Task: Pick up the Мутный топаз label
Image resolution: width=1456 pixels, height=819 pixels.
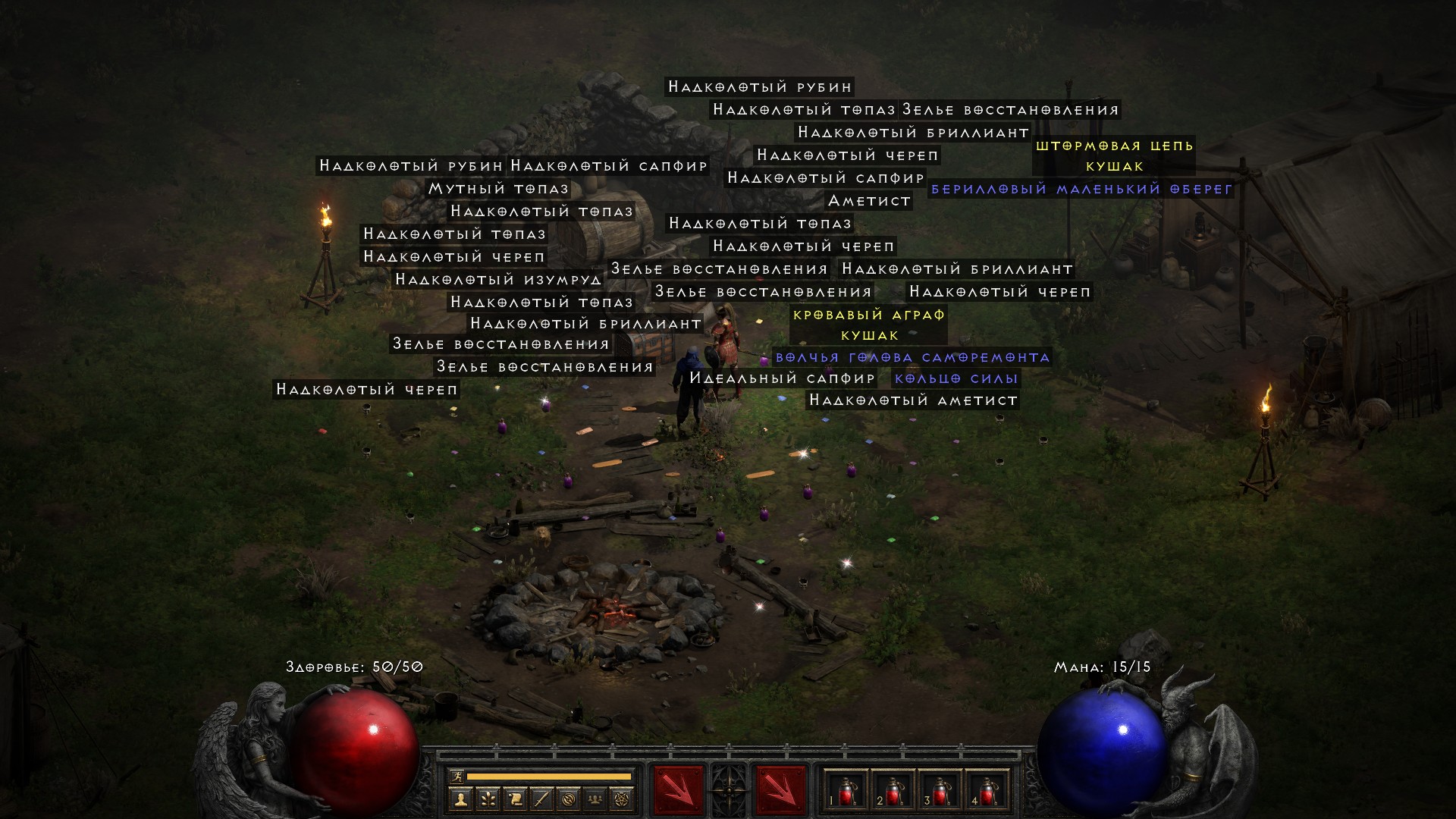Action: pyautogui.click(x=498, y=189)
